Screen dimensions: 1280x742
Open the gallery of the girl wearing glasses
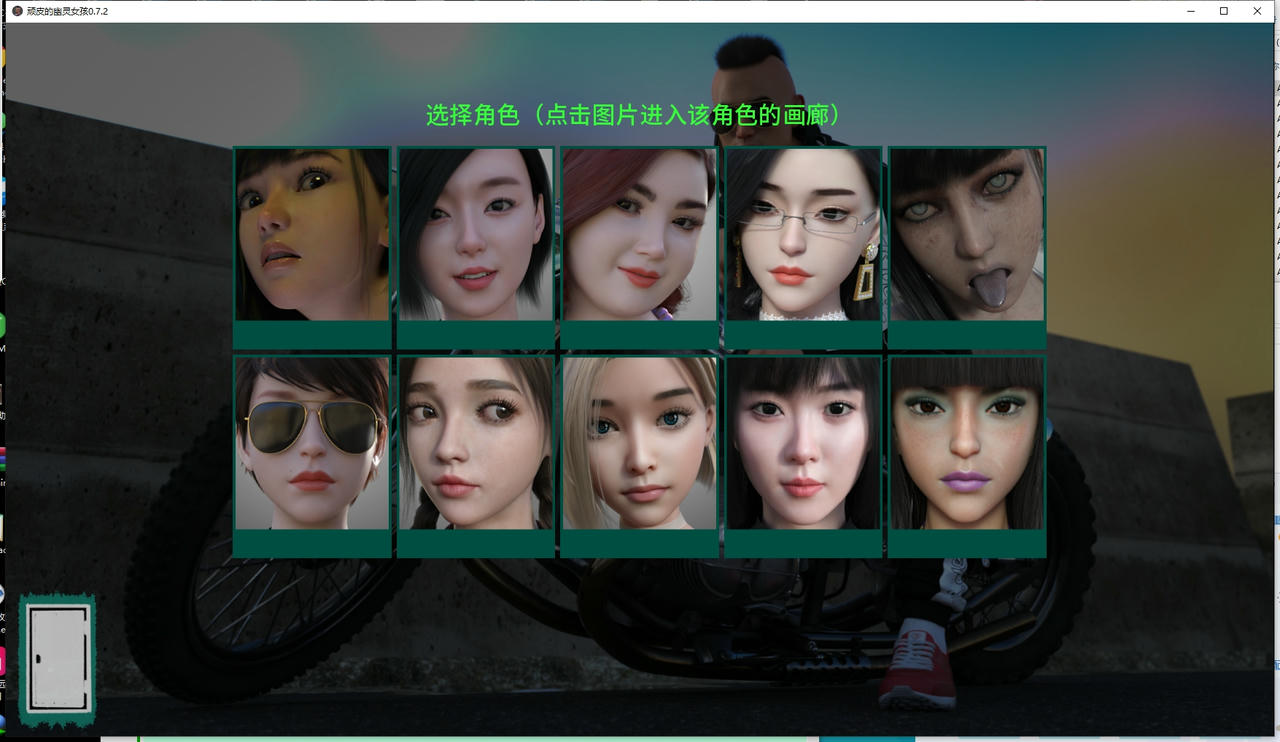804,235
